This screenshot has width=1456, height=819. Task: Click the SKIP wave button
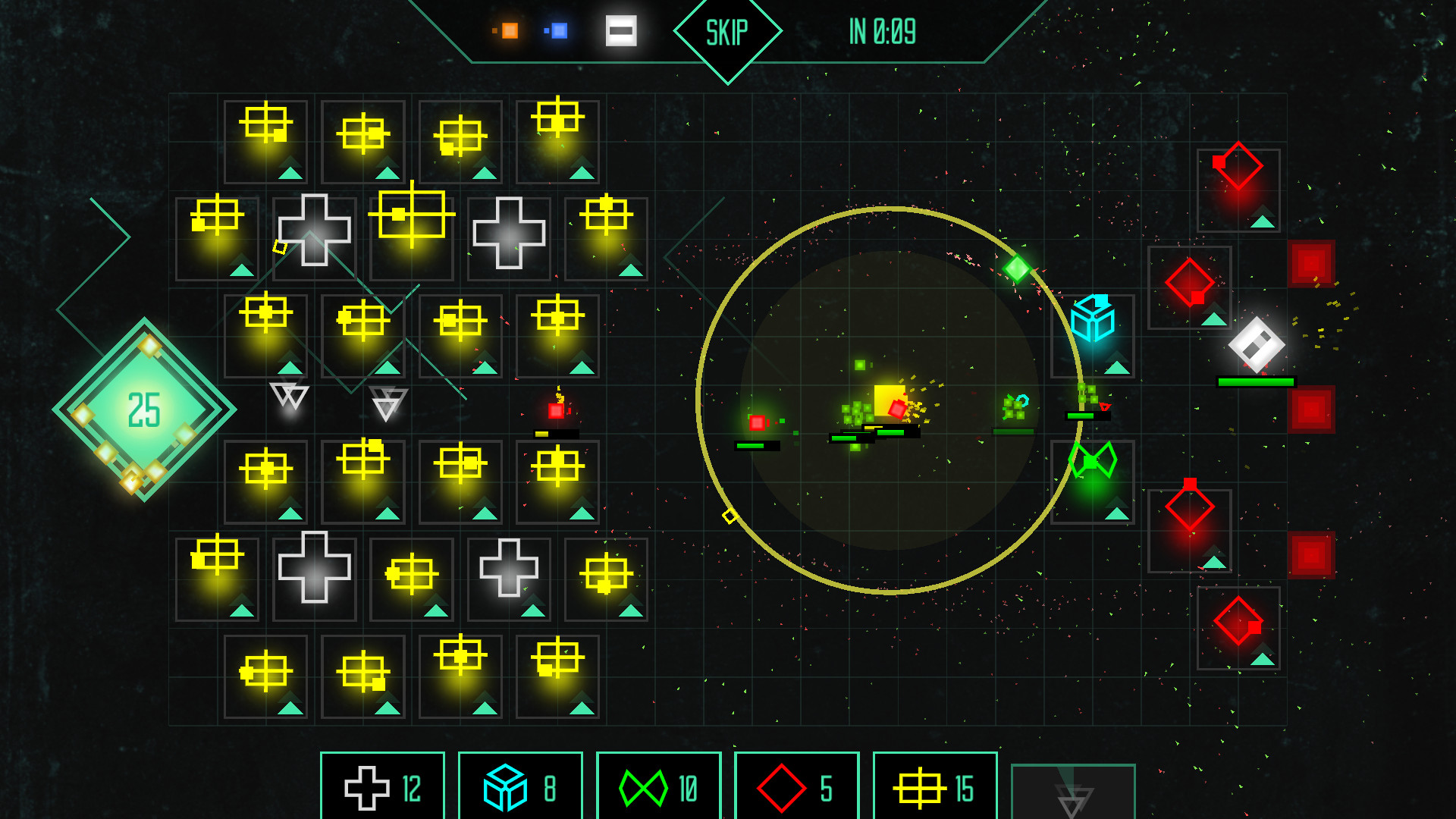(726, 32)
